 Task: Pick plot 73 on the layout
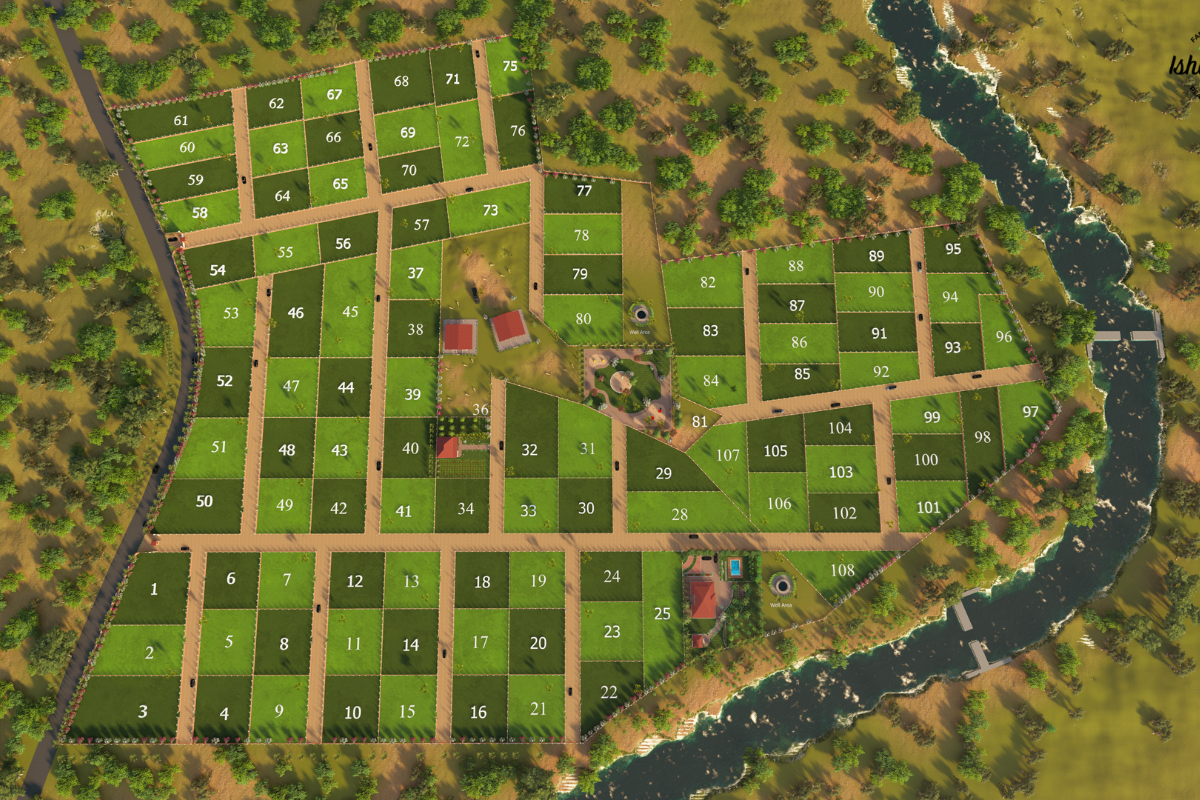click(x=490, y=210)
